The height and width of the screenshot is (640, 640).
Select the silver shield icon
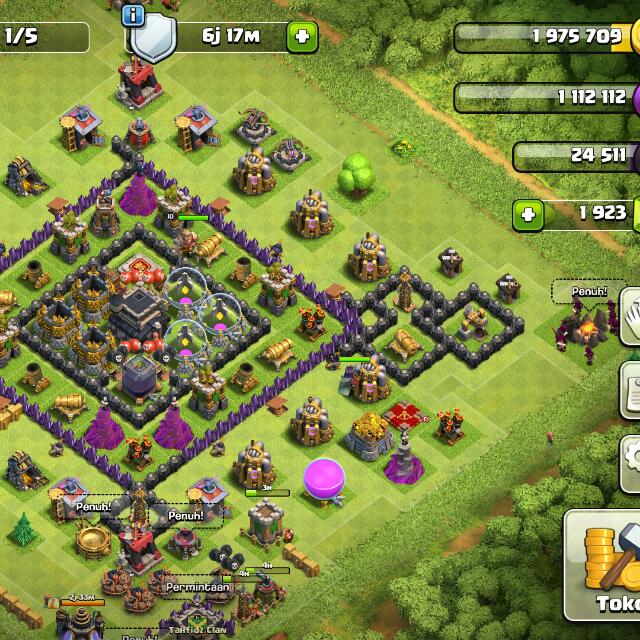tap(152, 40)
